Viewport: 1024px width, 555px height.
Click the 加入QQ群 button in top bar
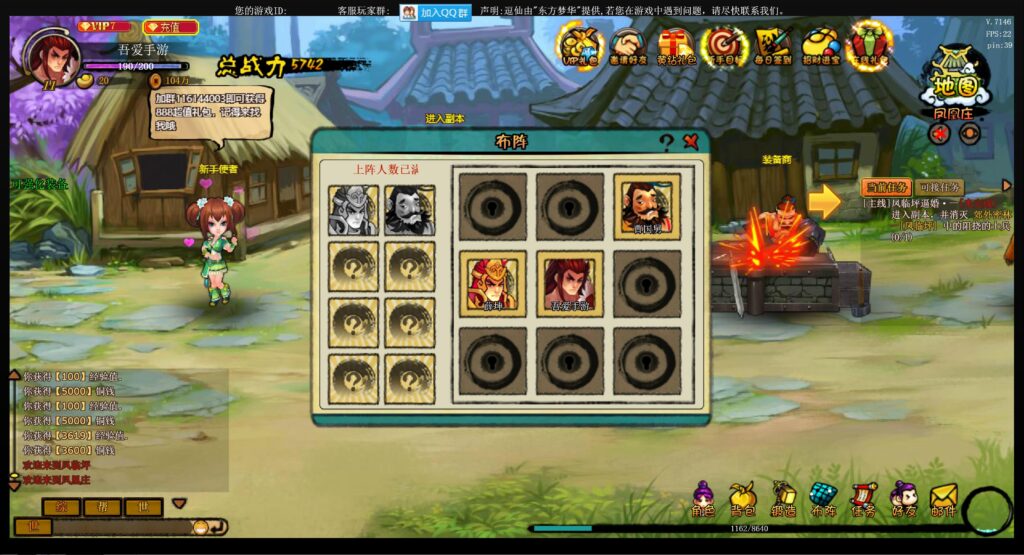(x=436, y=12)
